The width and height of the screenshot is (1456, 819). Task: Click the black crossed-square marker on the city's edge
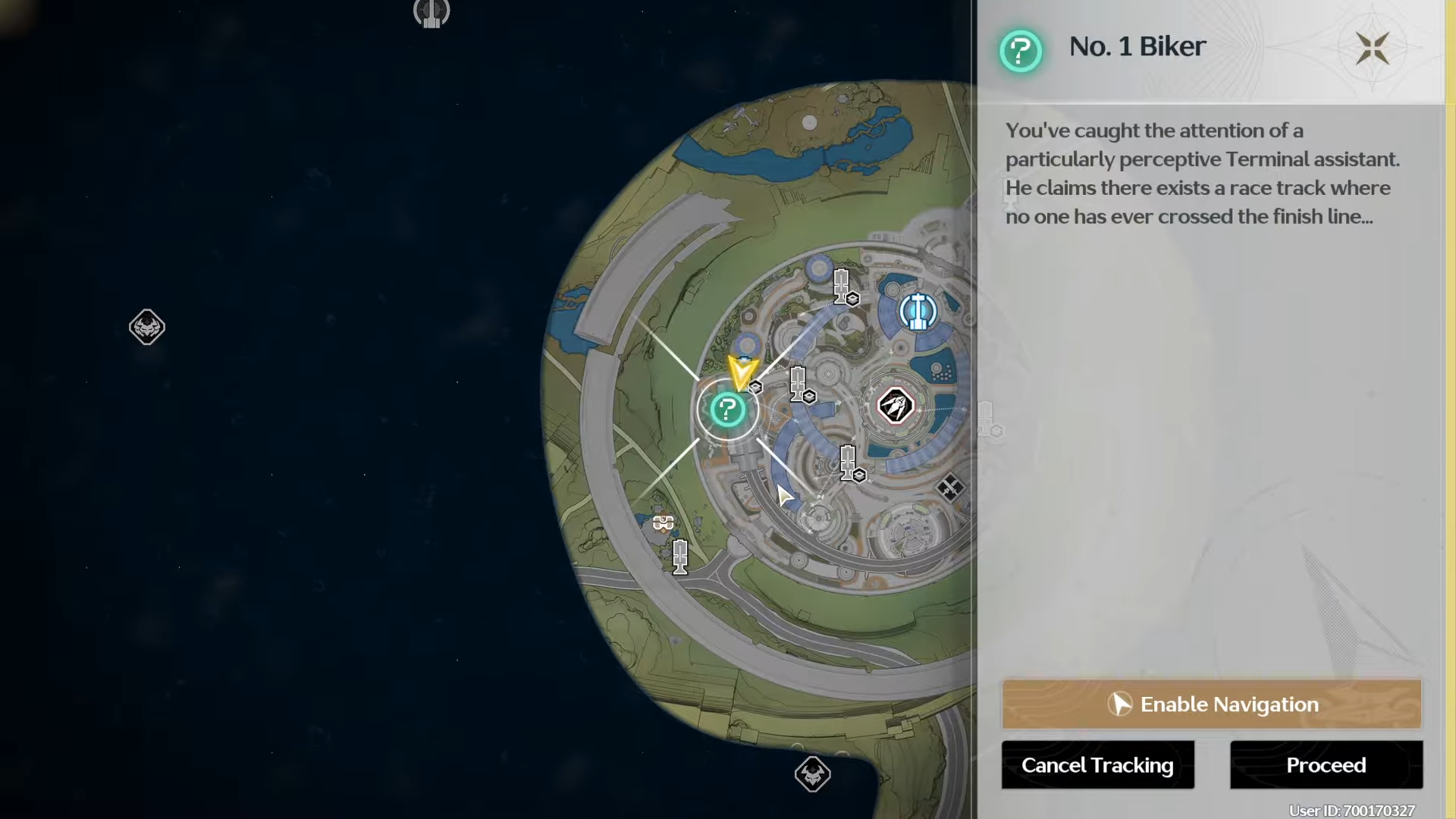click(x=949, y=487)
